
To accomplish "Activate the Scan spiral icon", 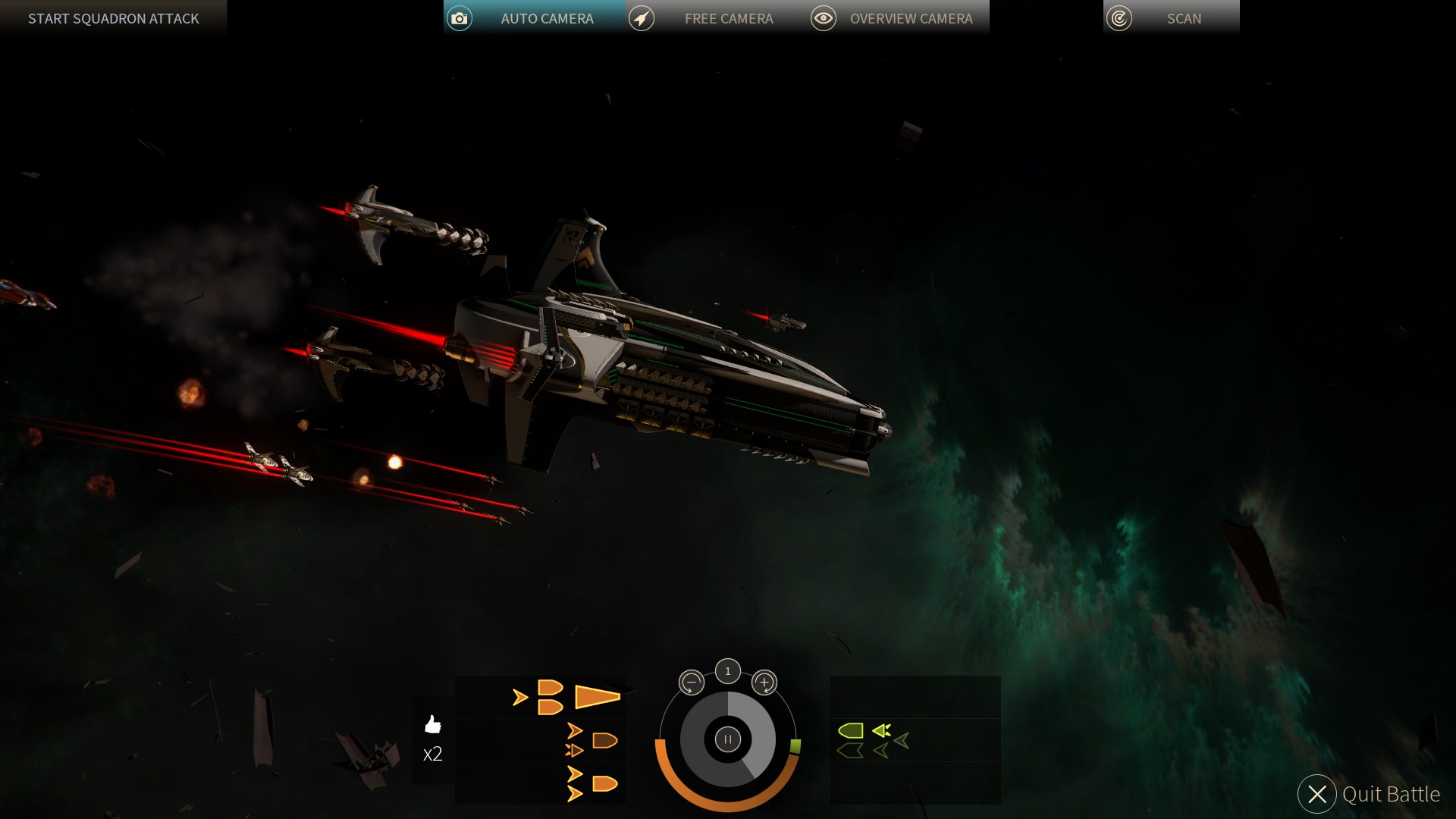I will pyautogui.click(x=1119, y=17).
